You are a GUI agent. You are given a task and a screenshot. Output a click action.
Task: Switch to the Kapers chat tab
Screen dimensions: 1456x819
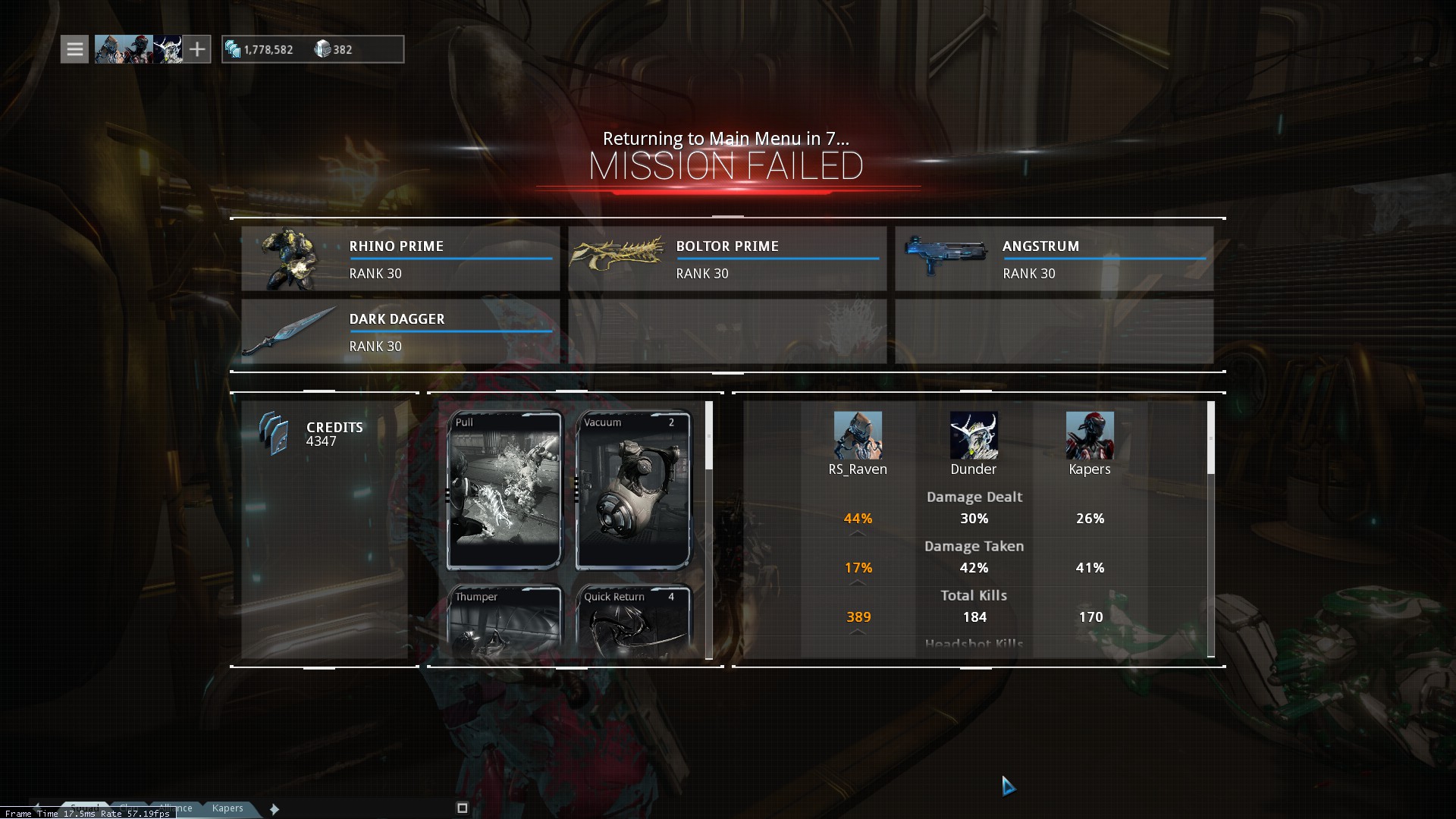[x=227, y=808]
